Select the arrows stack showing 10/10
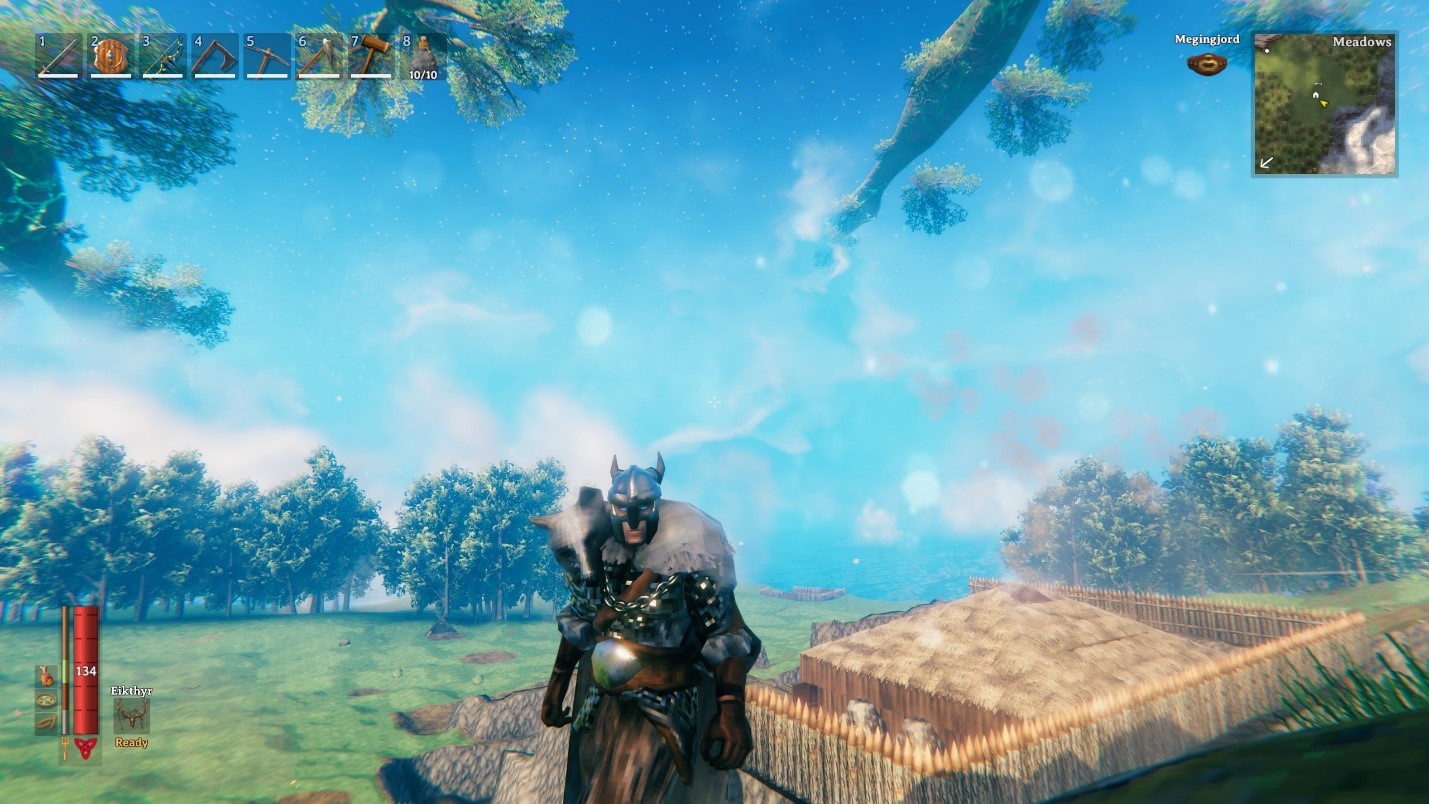Screen dimensions: 1429x804 pyautogui.click(x=422, y=57)
